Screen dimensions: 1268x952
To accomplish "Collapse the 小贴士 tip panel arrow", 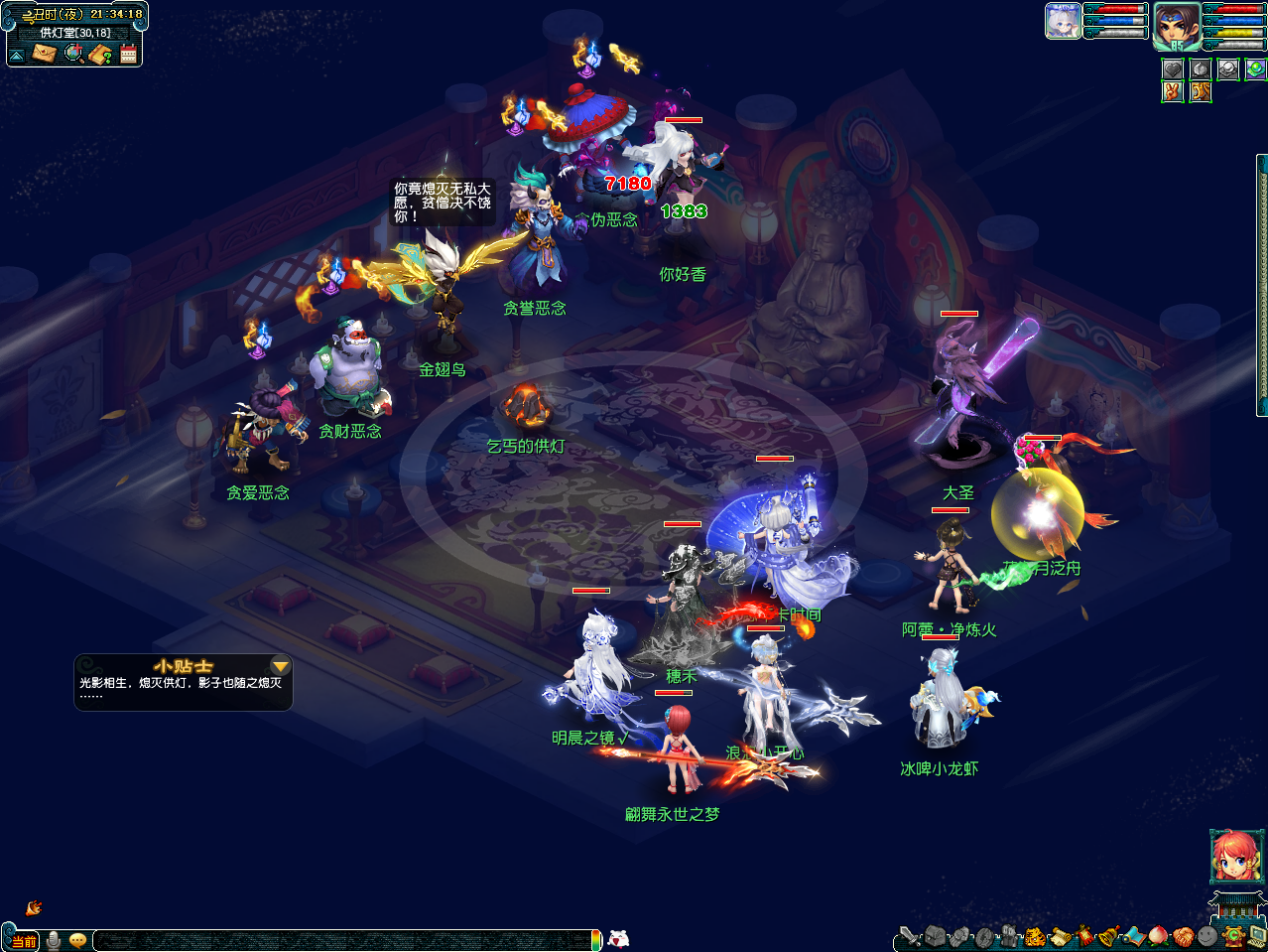I will (x=281, y=666).
